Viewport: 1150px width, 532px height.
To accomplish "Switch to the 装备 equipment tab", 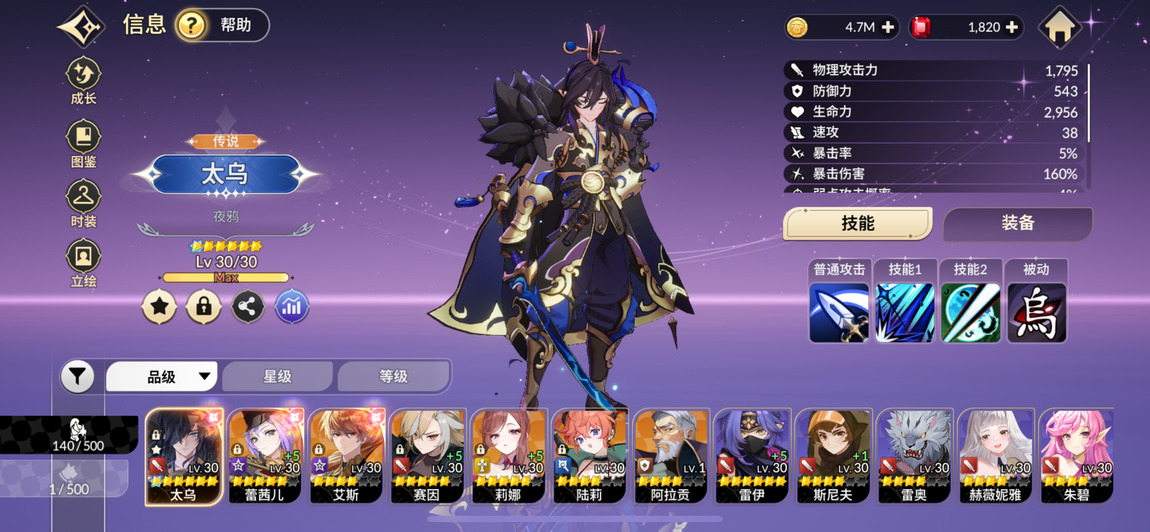I will [x=1017, y=224].
